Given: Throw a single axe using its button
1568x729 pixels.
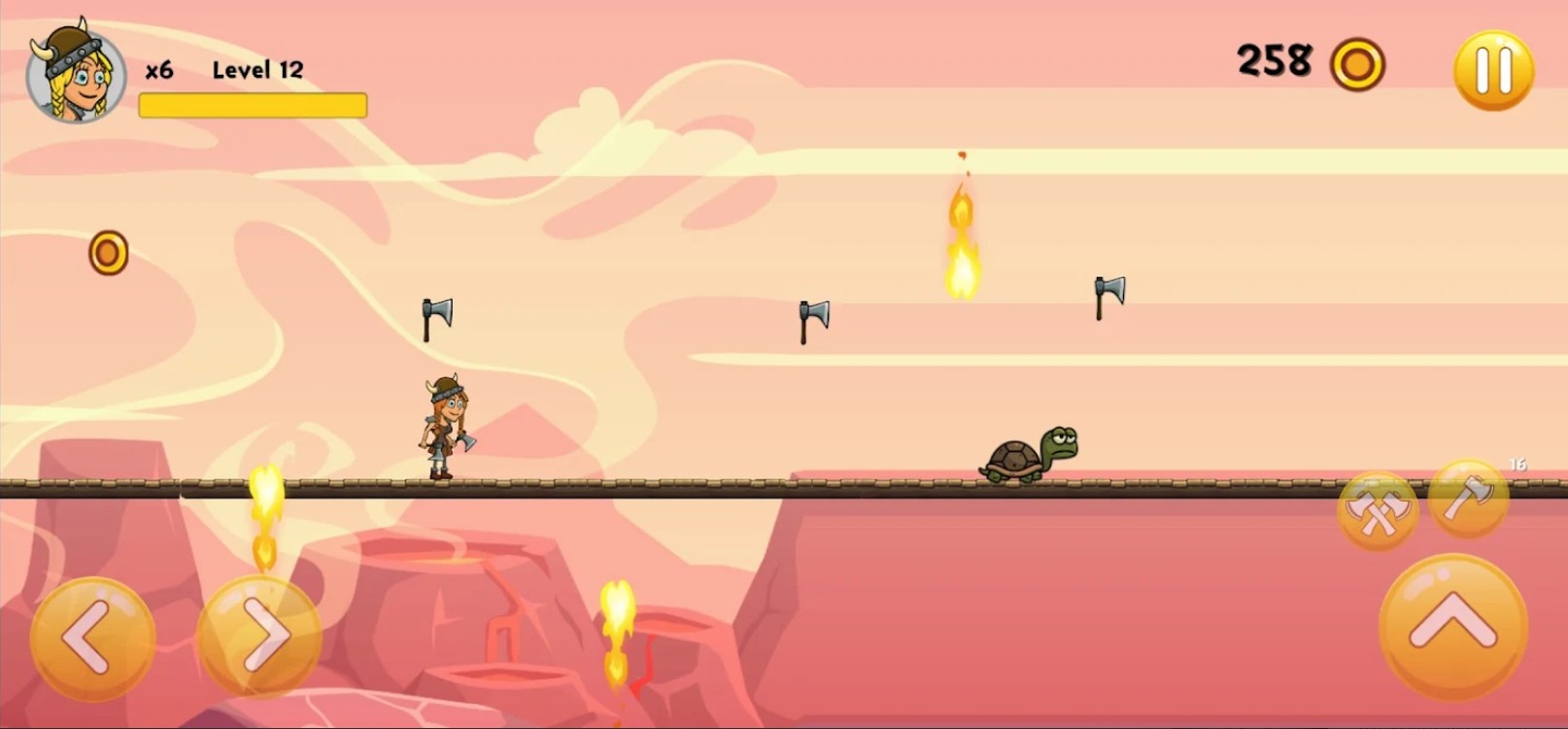Looking at the screenshot, I should tap(1469, 499).
